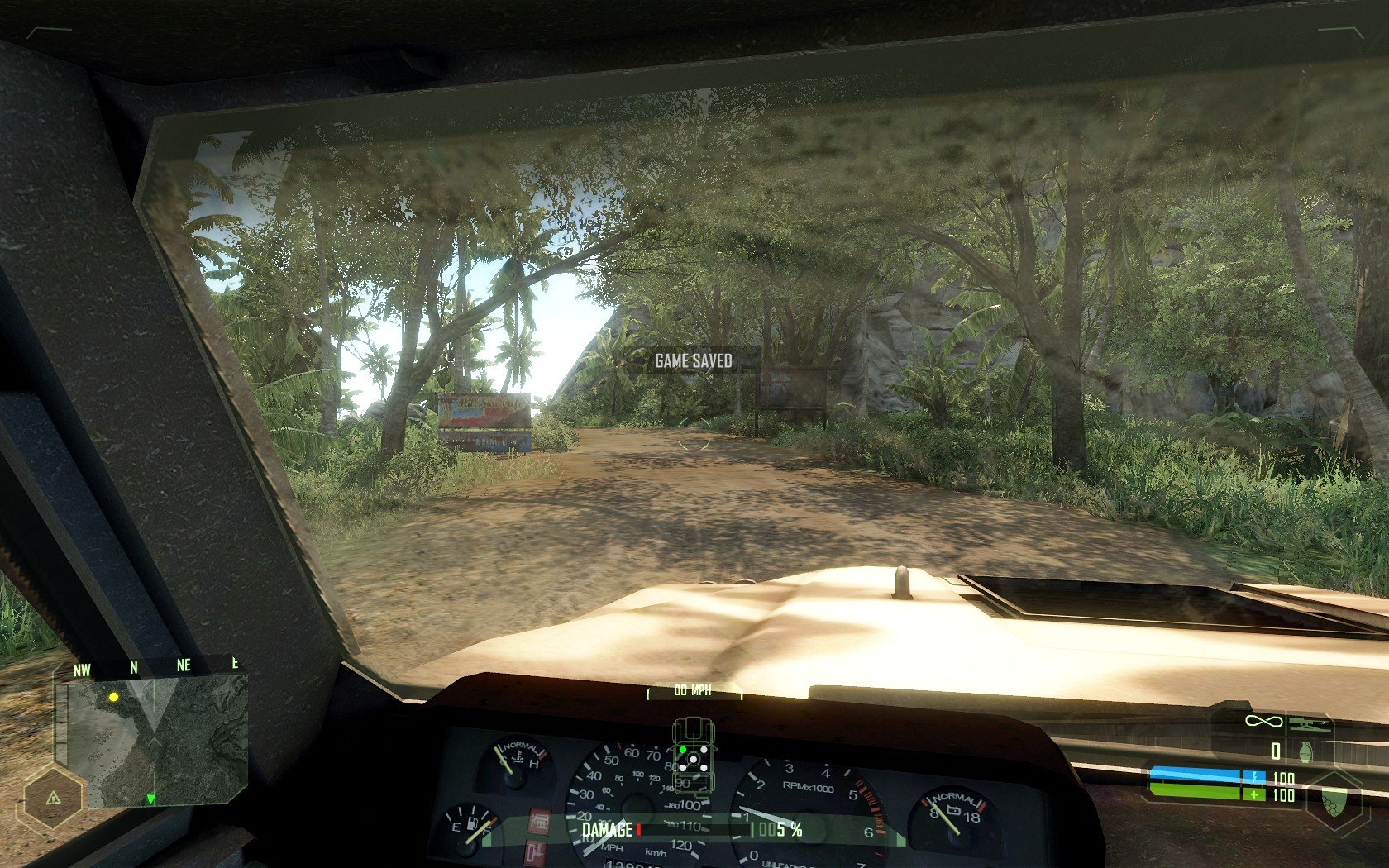Select the yellow objective dot on the minimap

(x=114, y=697)
